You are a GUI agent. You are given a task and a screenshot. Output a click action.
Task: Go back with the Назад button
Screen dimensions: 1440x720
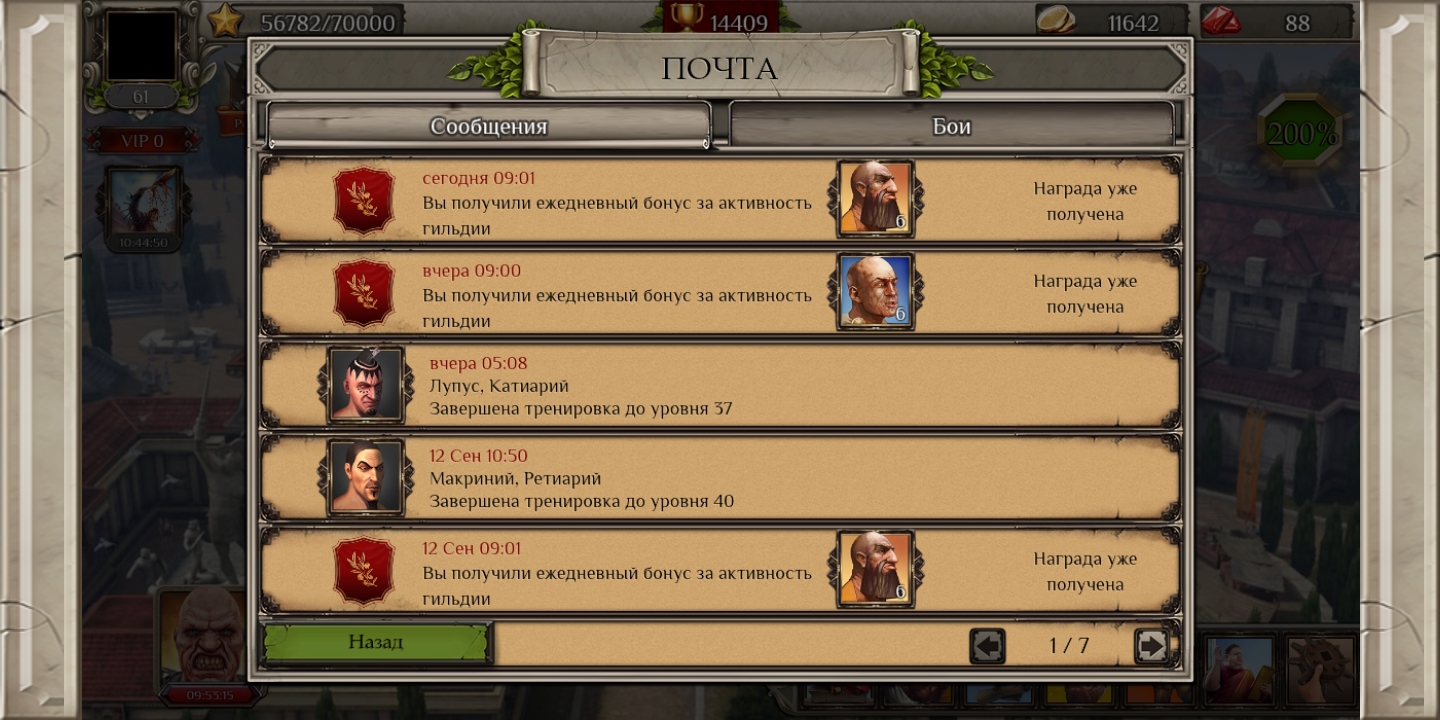tap(376, 642)
